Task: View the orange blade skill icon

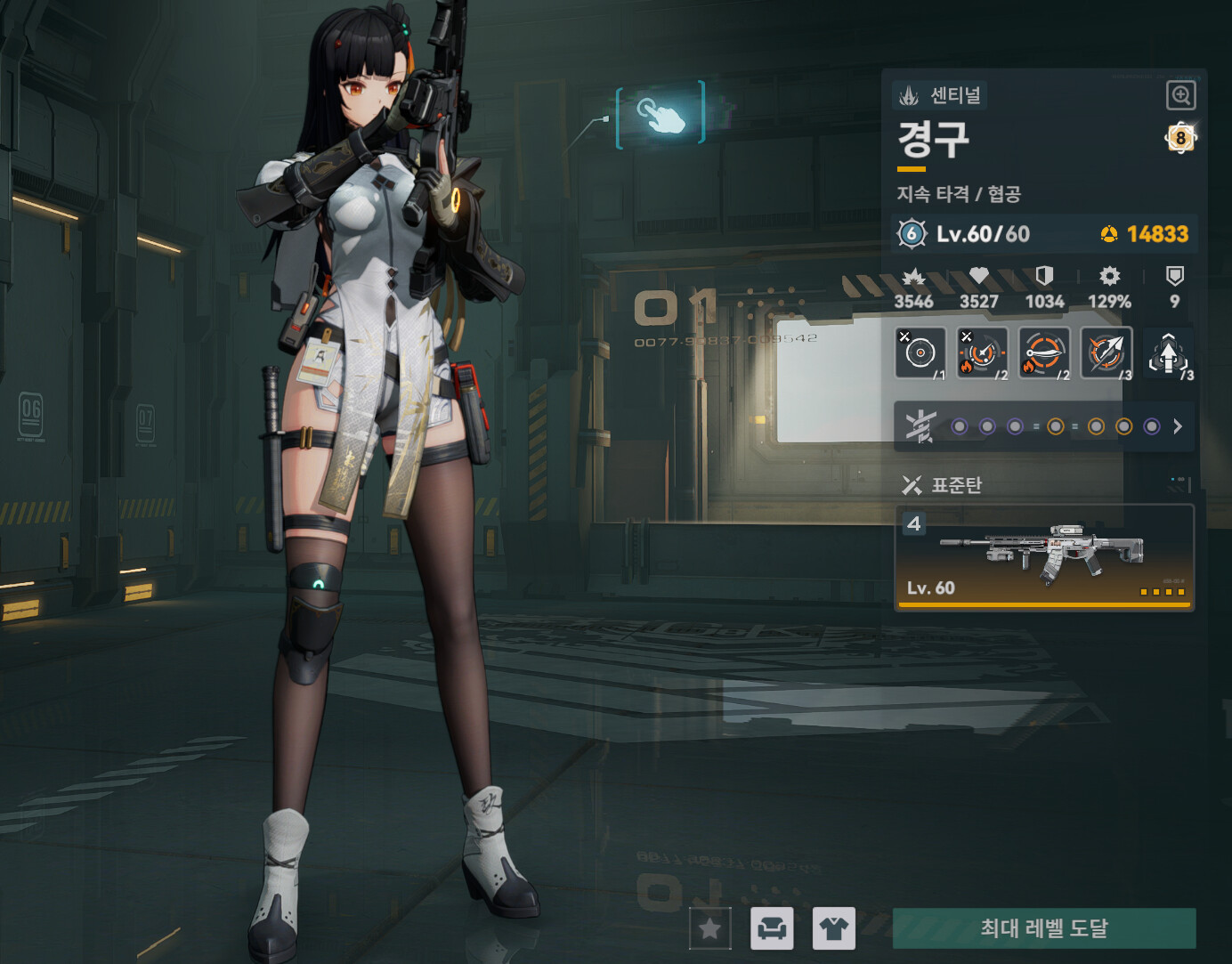Action: coord(1043,353)
